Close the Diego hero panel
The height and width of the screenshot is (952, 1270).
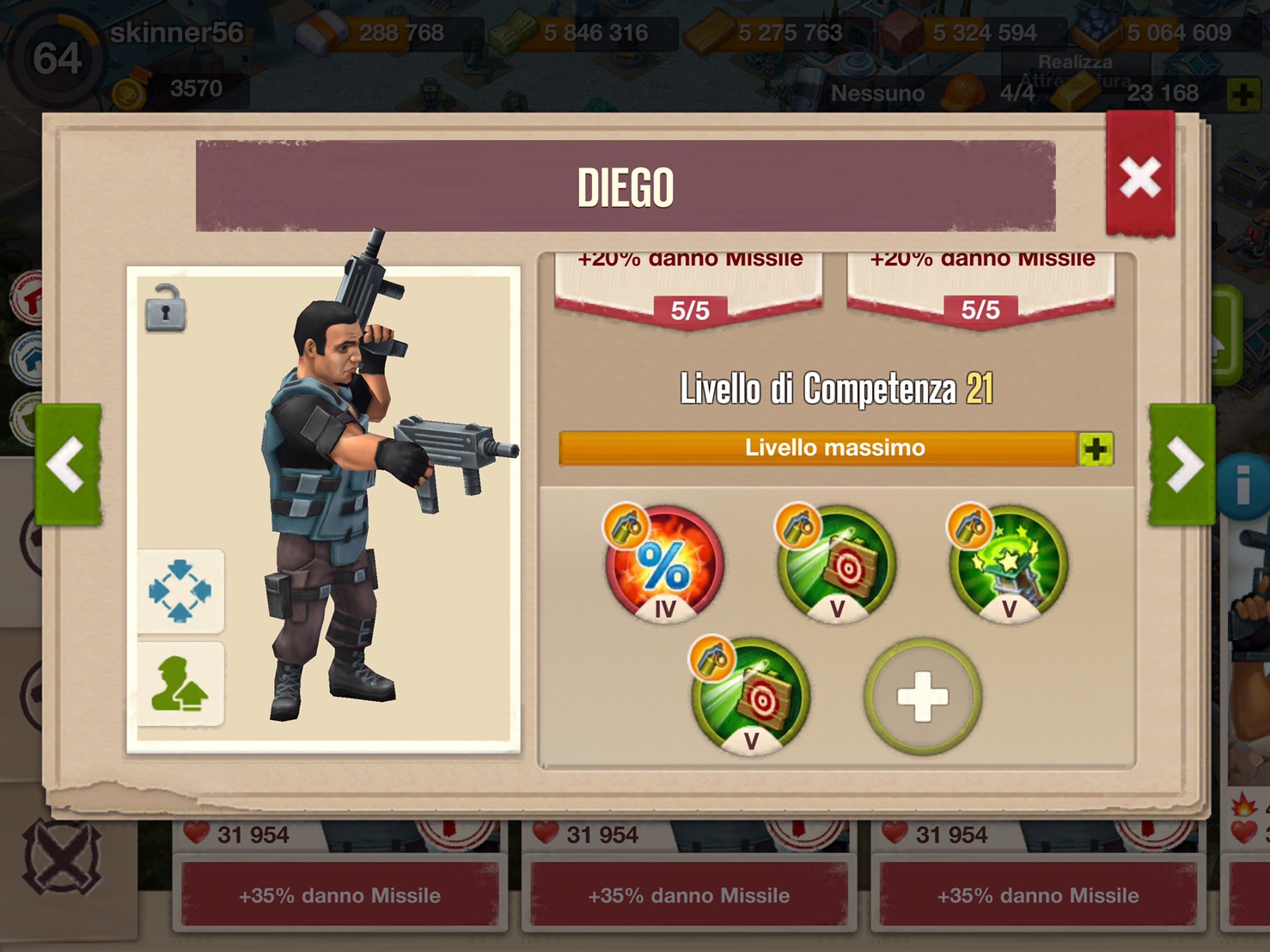pos(1139,177)
